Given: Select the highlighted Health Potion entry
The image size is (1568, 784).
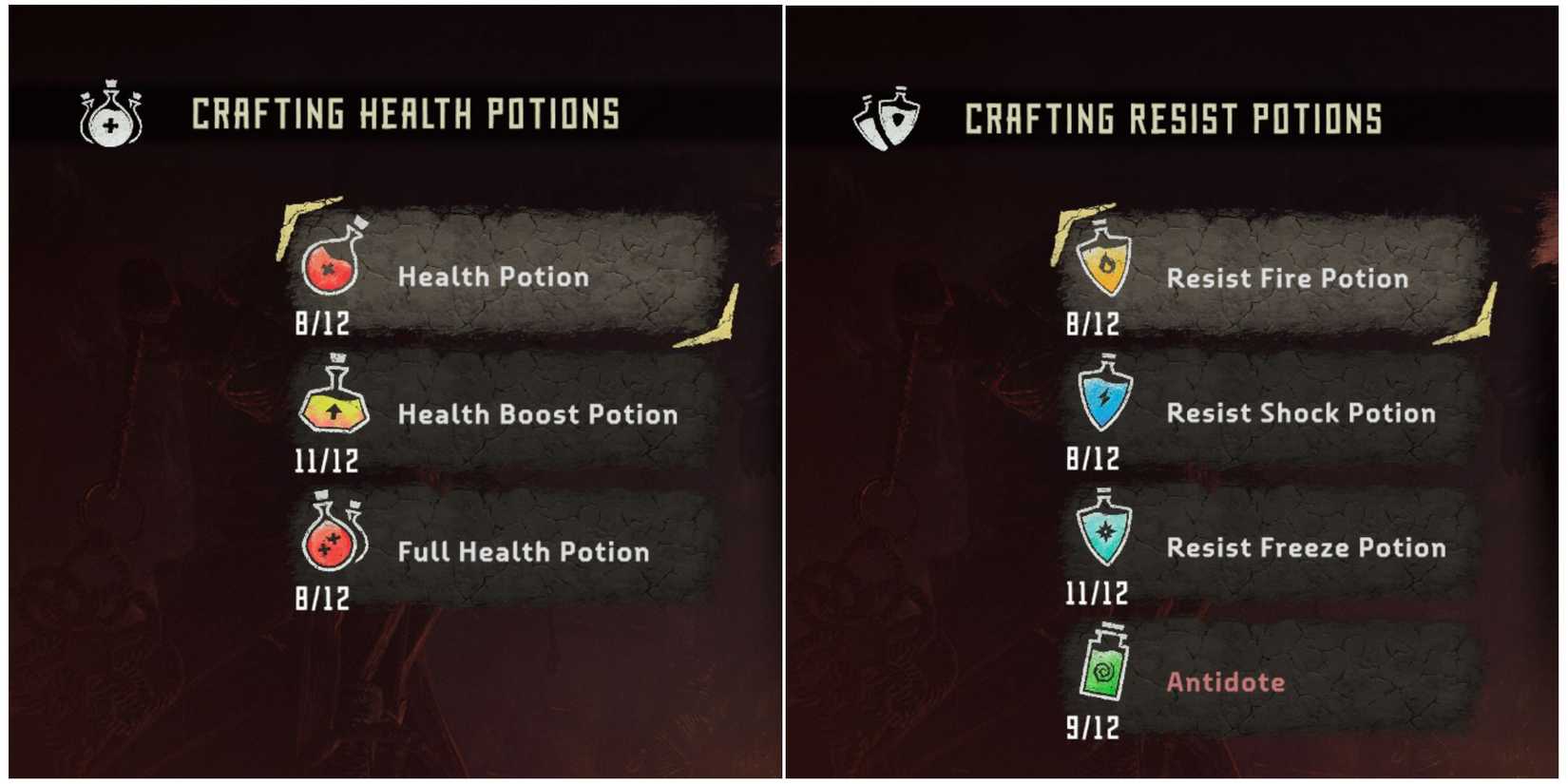Looking at the screenshot, I should 492,277.
